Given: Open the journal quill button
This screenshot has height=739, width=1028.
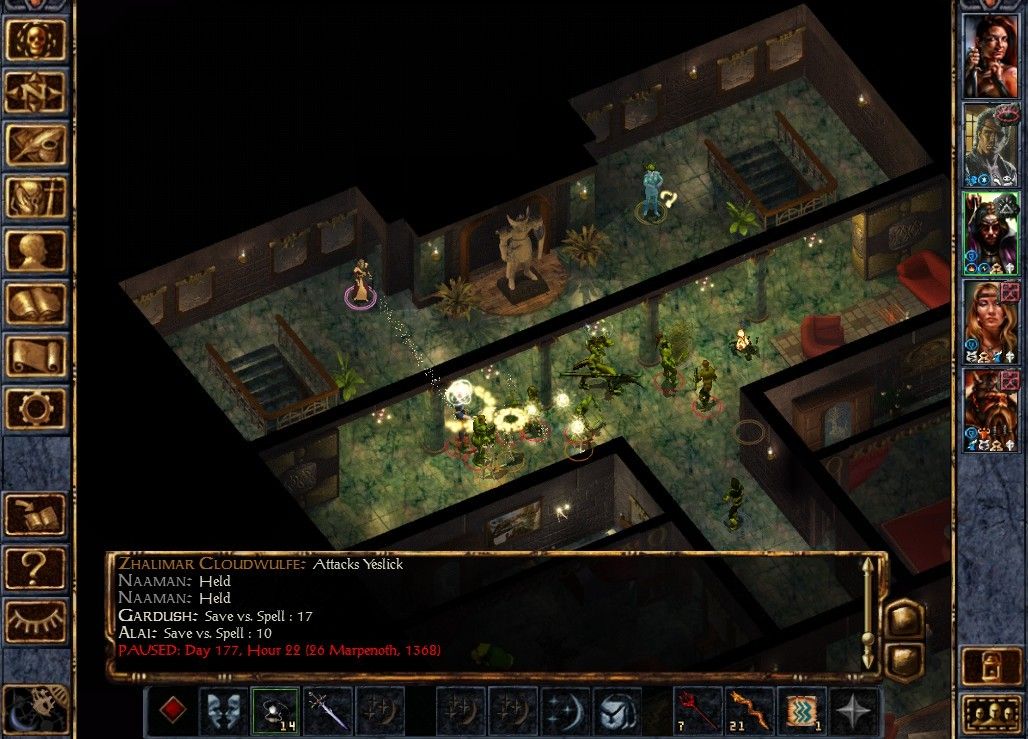Looking at the screenshot, I should coord(37,146).
